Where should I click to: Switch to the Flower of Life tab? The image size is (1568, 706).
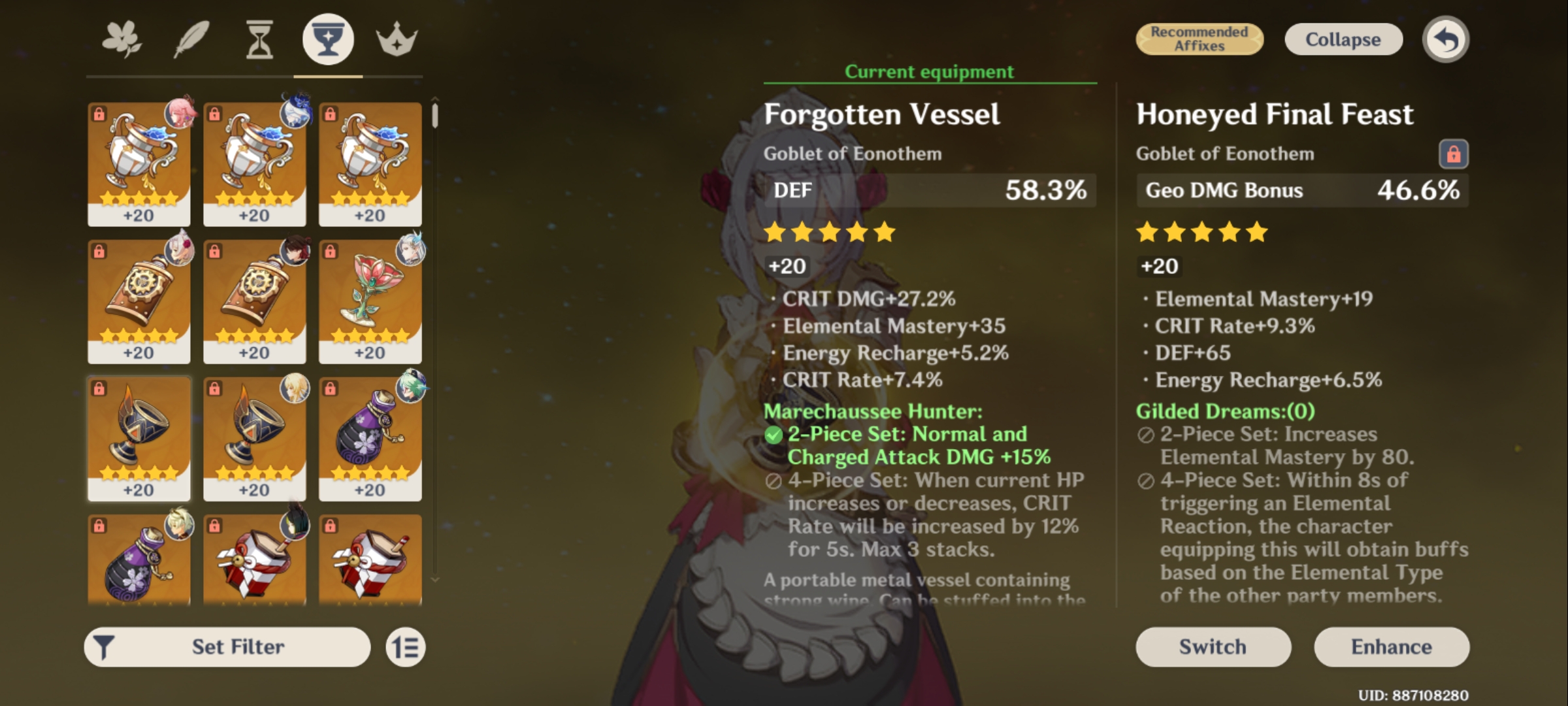coord(122,39)
